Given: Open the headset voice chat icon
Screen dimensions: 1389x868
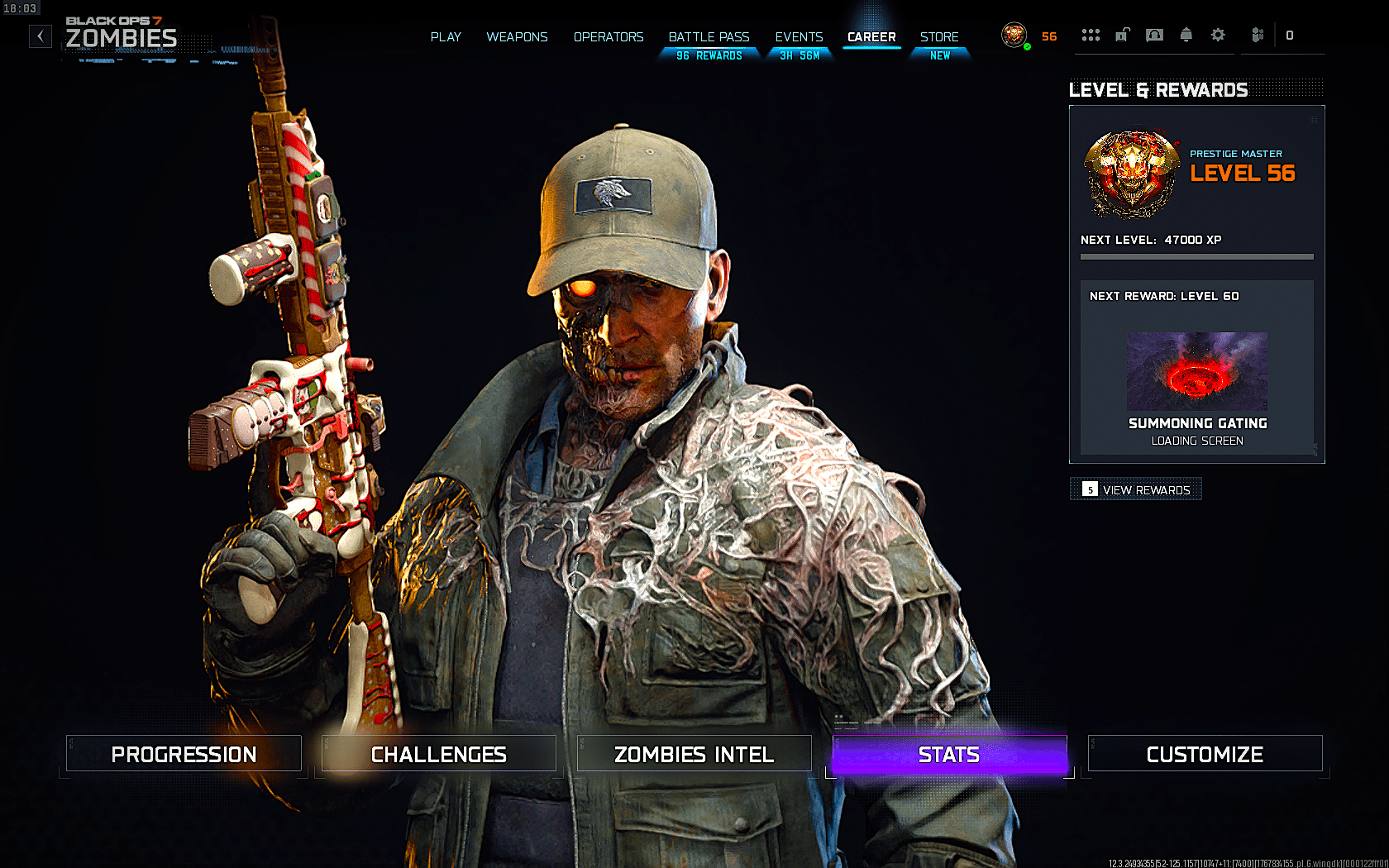Looking at the screenshot, I should [1154, 35].
